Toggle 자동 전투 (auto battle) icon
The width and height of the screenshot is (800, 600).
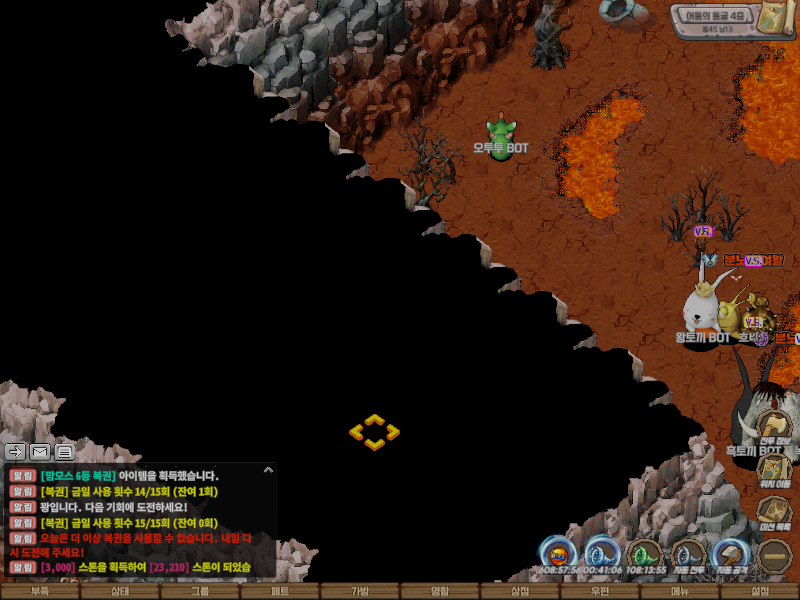point(689,553)
